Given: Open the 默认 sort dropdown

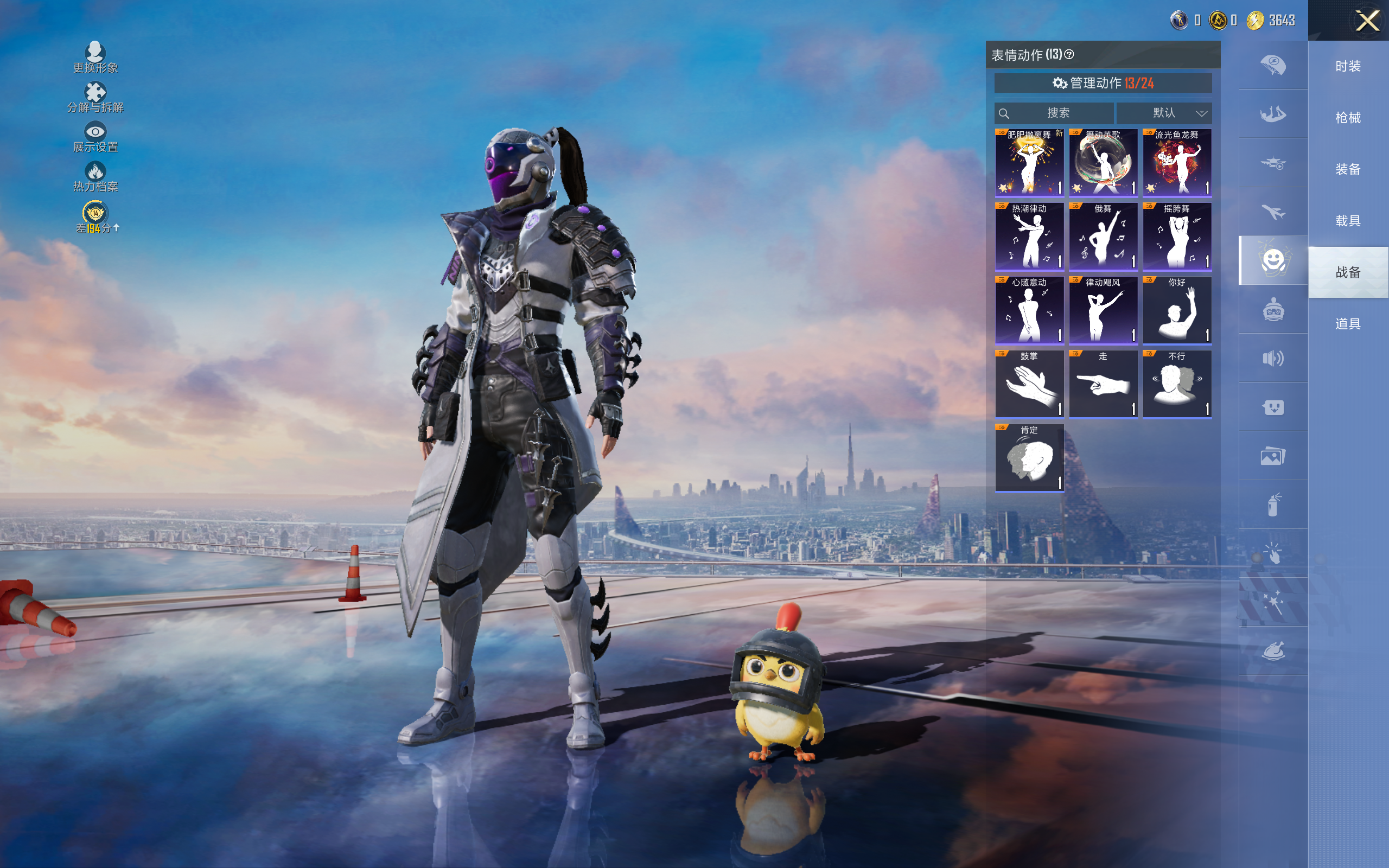Looking at the screenshot, I should tap(1164, 113).
